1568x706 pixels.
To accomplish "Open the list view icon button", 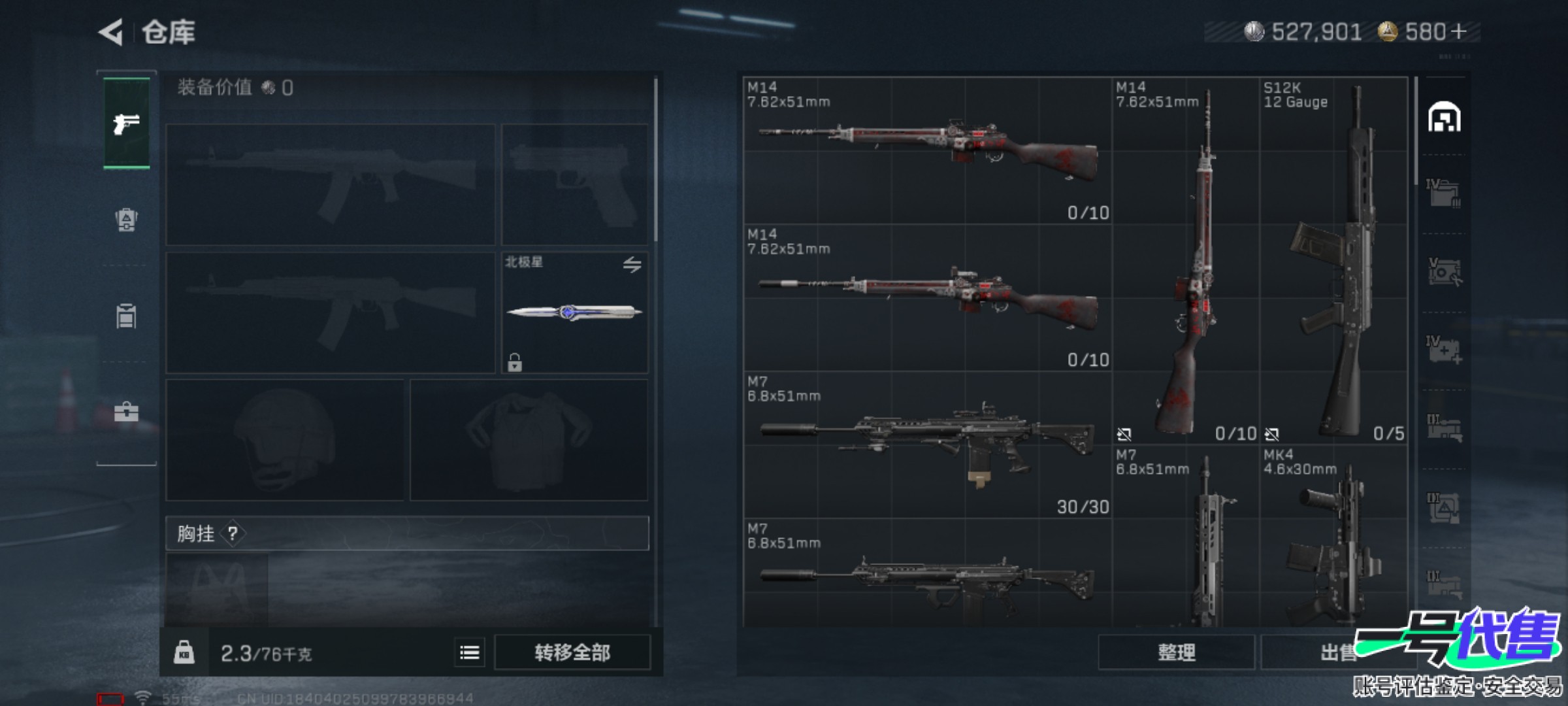I will (x=470, y=652).
